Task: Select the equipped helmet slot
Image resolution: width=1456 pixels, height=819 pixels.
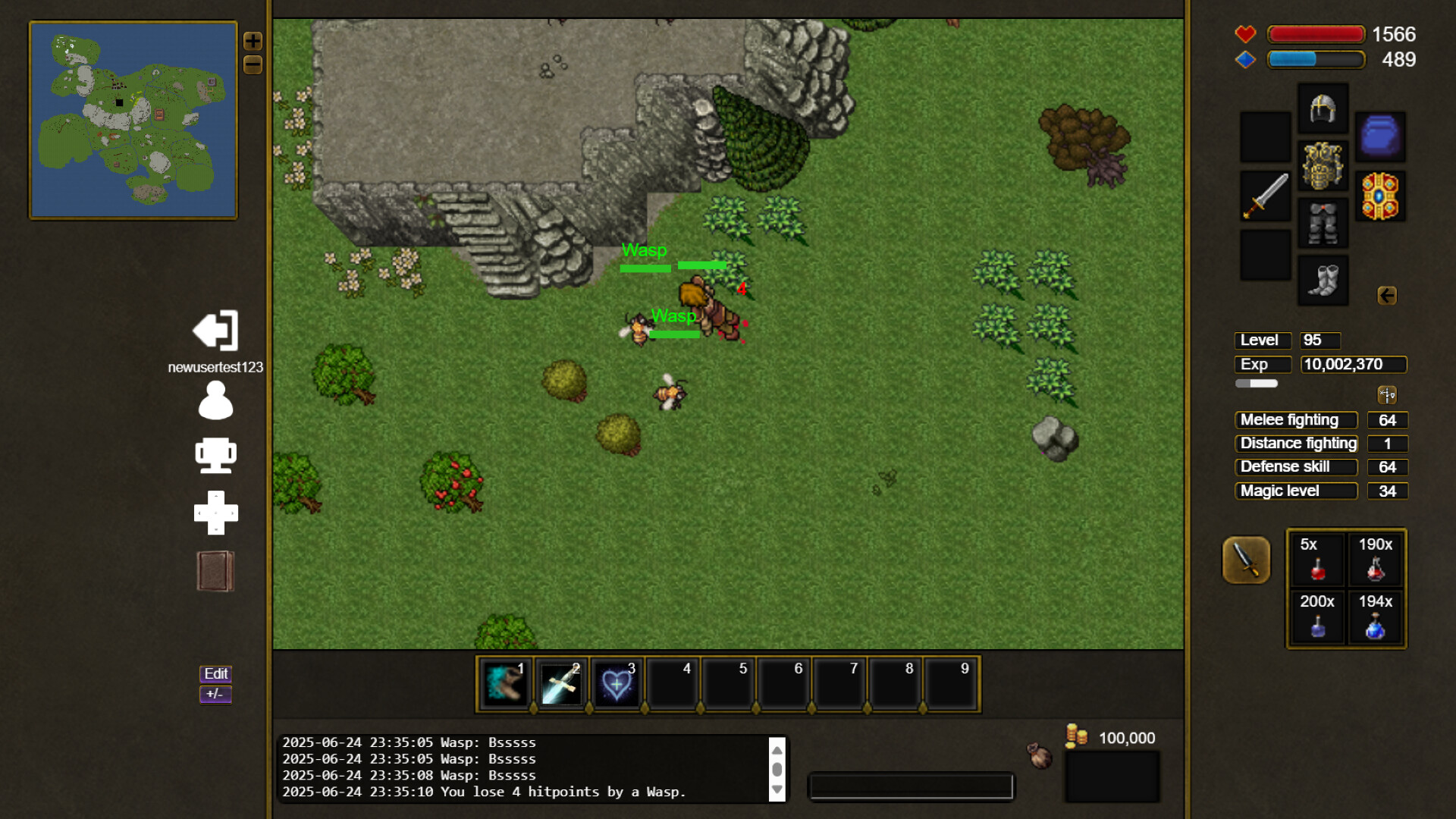Action: tap(1323, 107)
